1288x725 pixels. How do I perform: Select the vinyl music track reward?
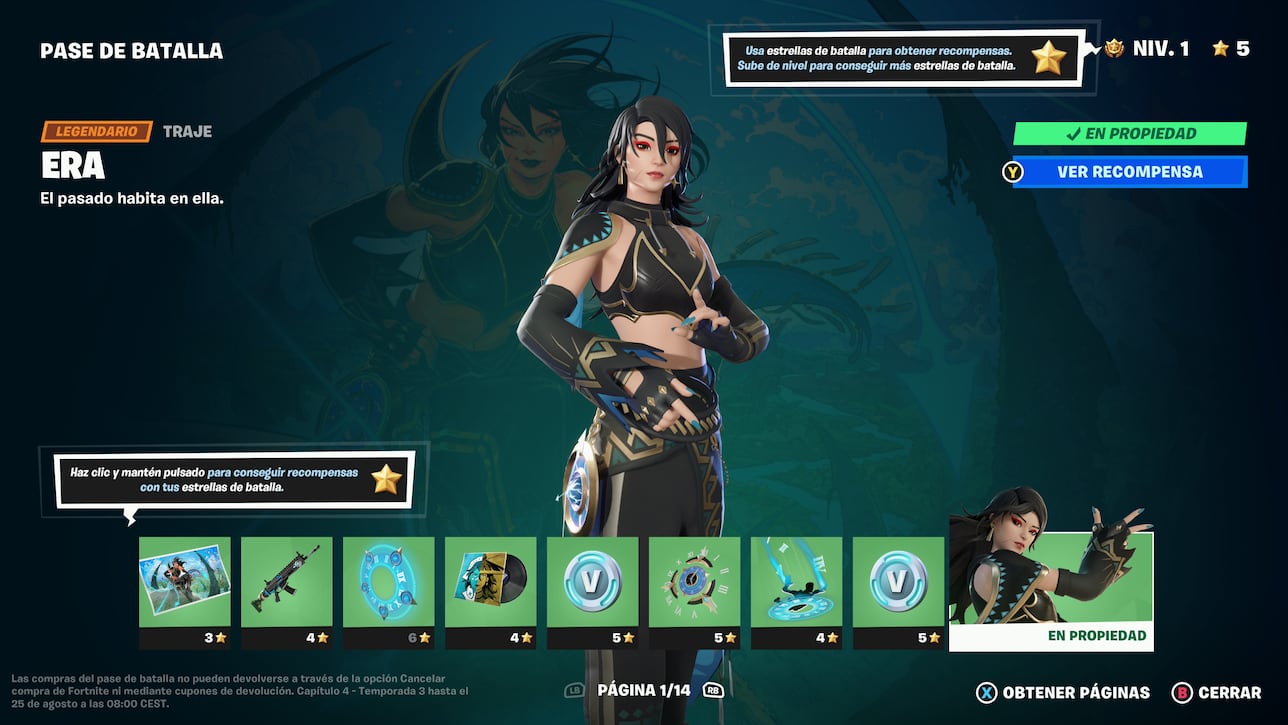point(490,584)
